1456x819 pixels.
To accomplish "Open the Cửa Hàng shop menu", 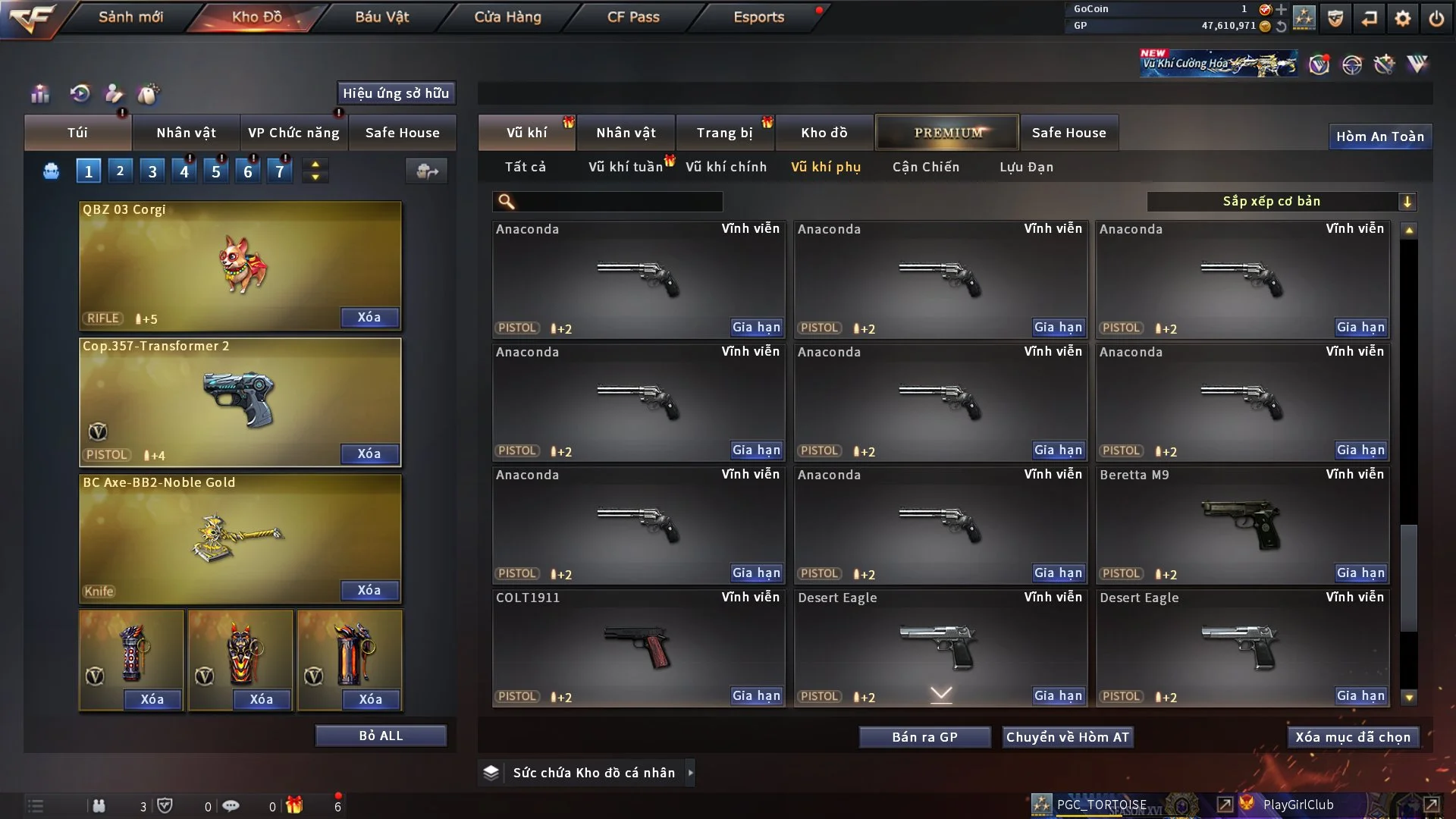I will click(507, 17).
